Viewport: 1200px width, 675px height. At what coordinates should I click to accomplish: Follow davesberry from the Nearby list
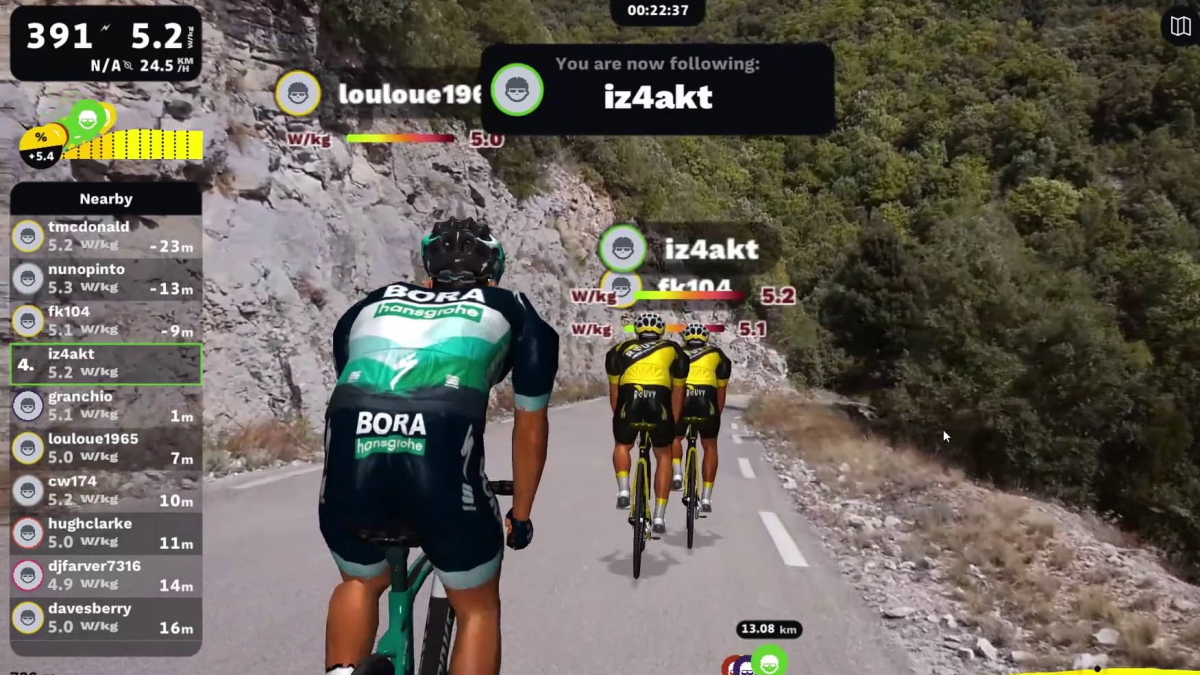(x=105, y=617)
